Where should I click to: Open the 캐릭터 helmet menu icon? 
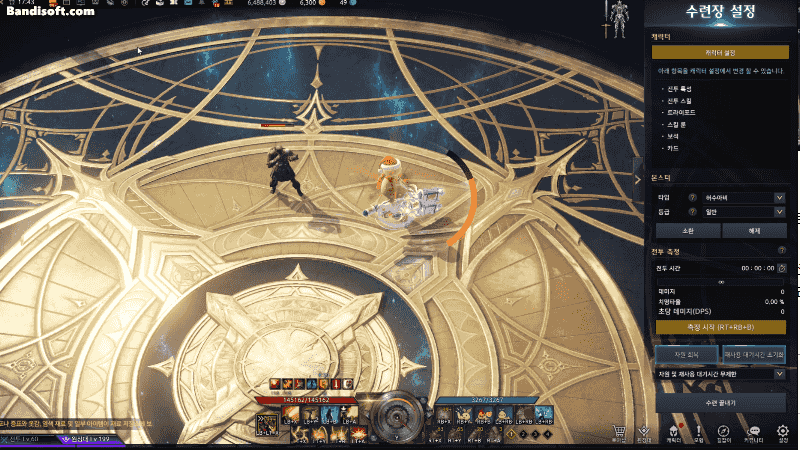click(673, 430)
